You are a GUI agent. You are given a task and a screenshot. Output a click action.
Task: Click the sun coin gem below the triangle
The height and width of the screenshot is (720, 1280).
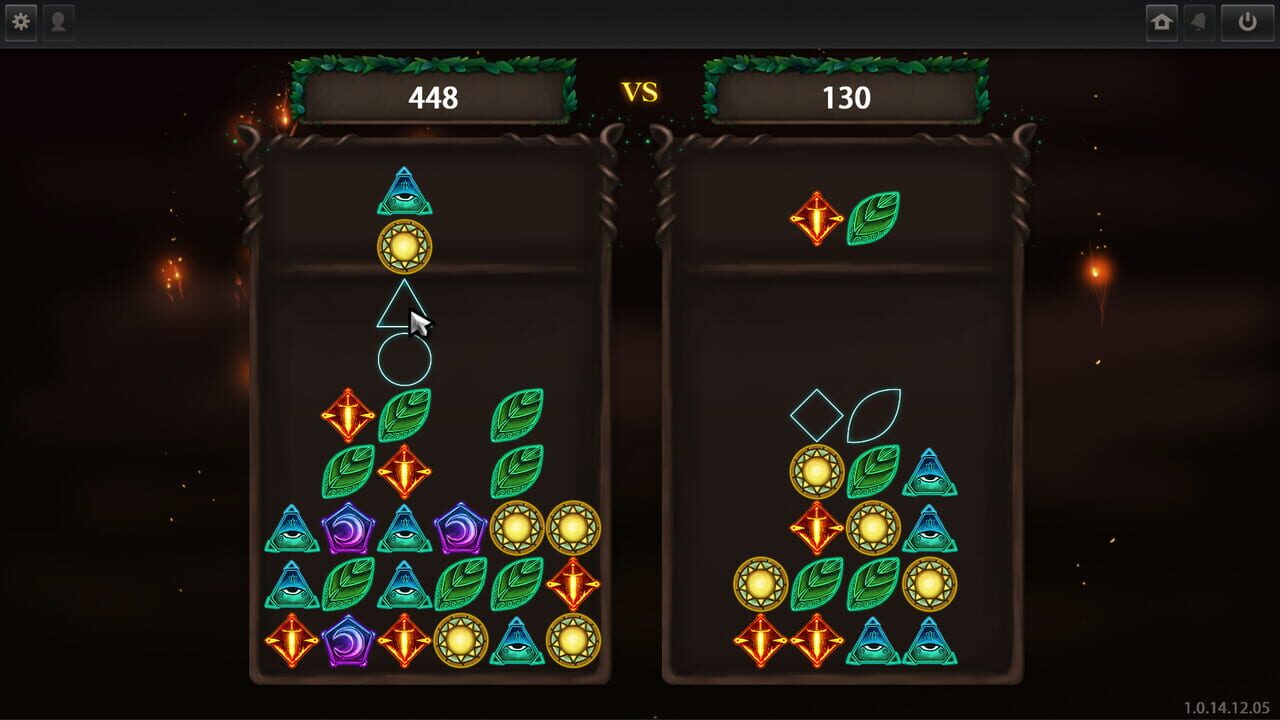[404, 245]
